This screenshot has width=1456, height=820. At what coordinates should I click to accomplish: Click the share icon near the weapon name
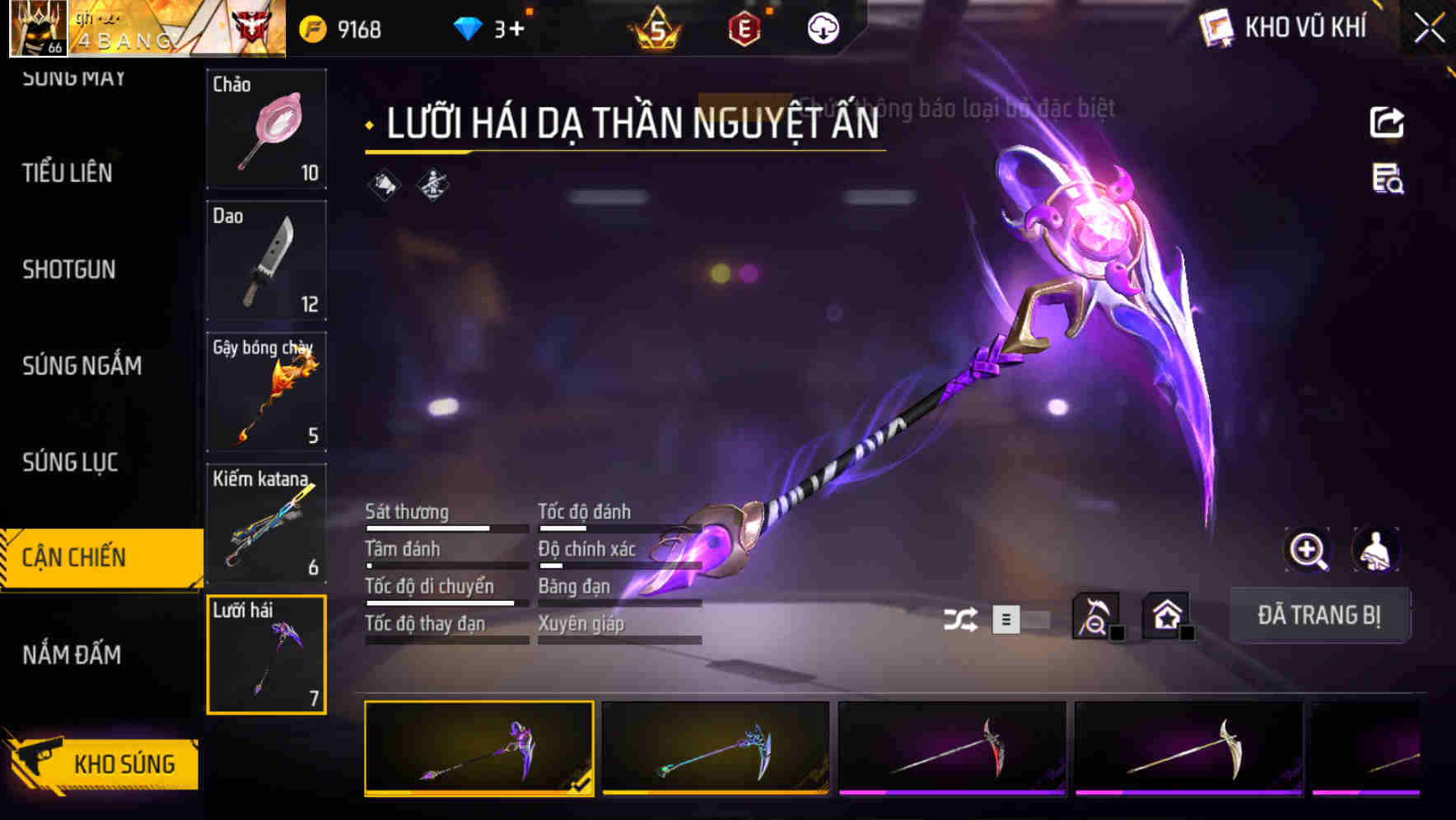[1388, 122]
